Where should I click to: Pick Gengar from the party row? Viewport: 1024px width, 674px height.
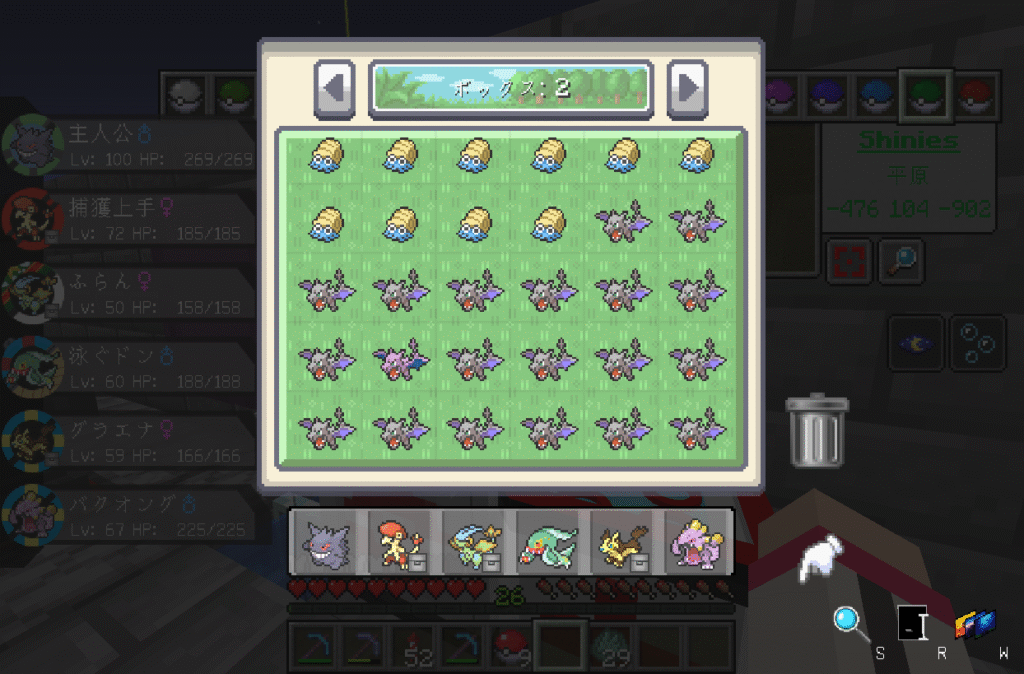coord(327,543)
